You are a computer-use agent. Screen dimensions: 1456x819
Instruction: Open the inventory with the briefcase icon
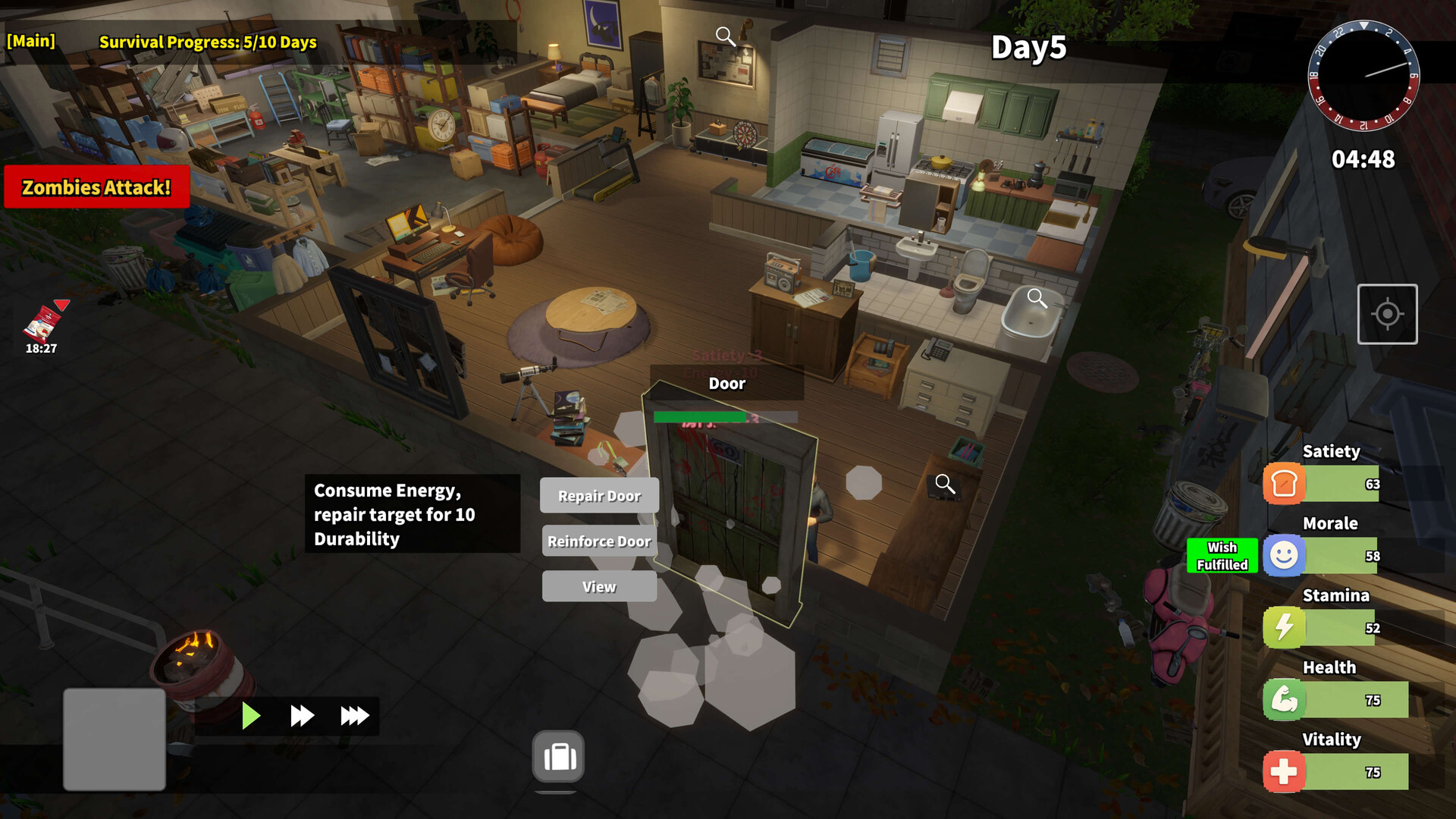(557, 755)
